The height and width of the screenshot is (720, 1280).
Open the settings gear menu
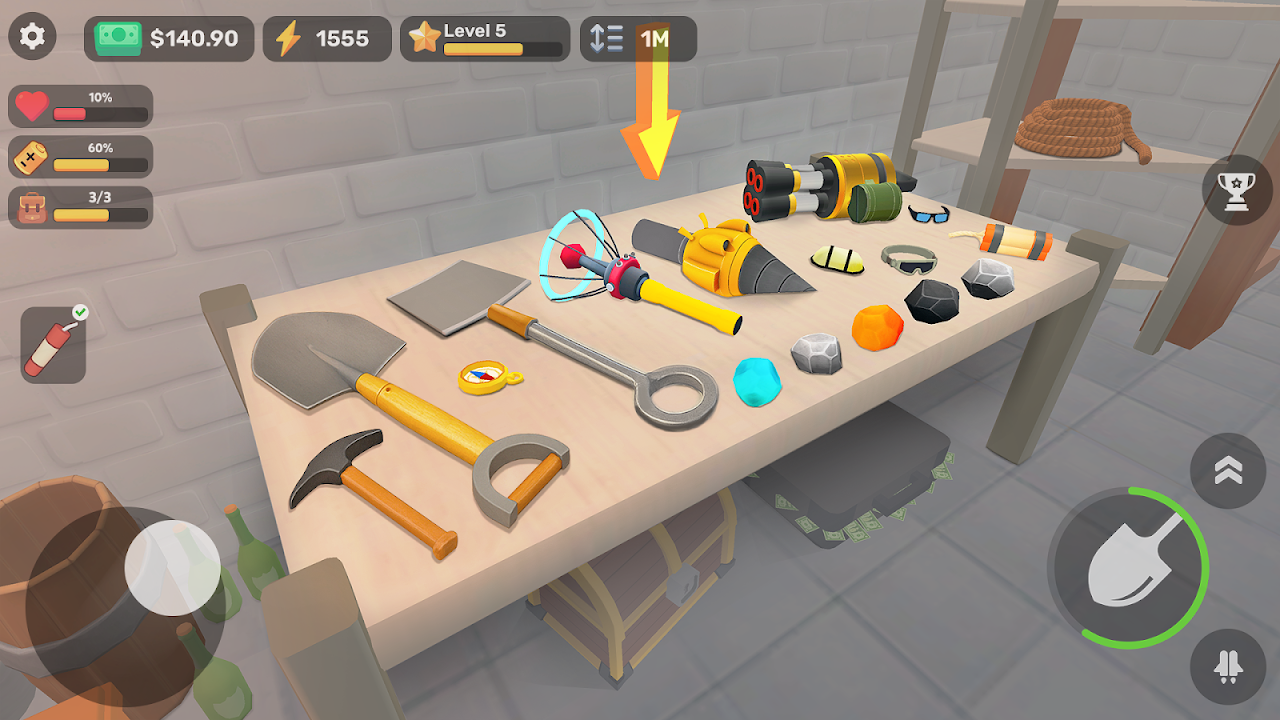click(x=33, y=38)
